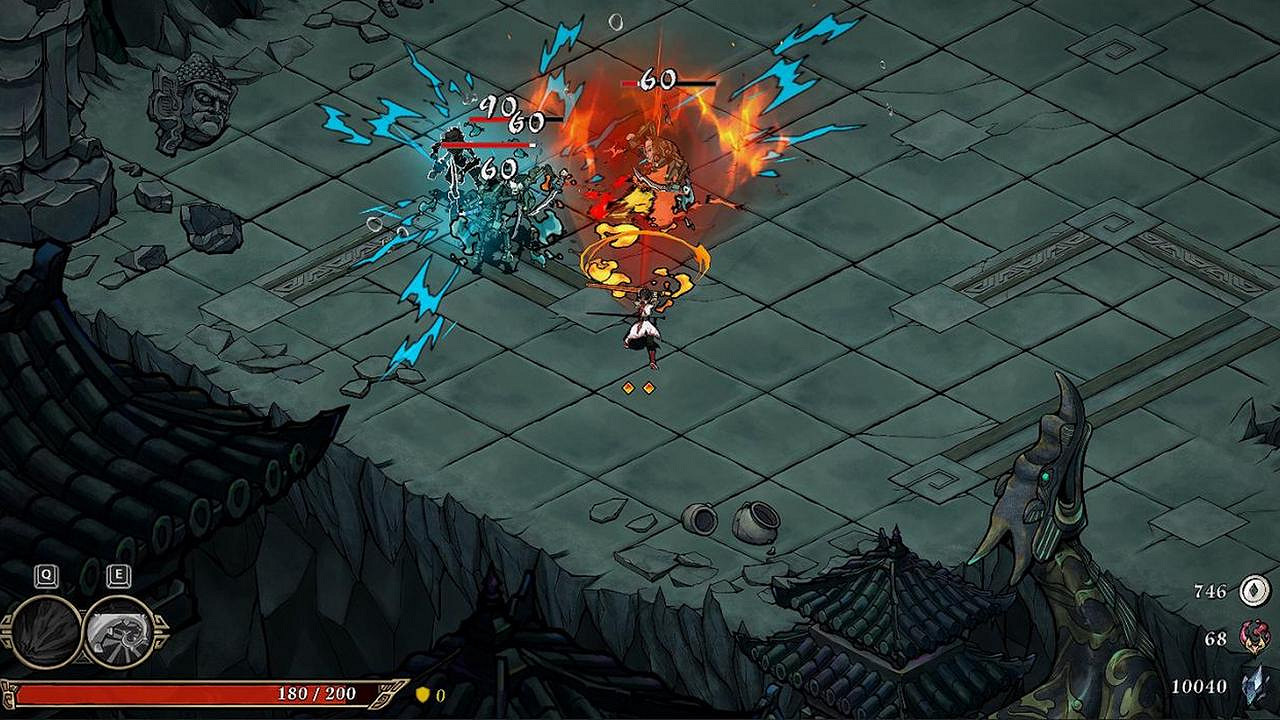Click the 746 coin counter number

click(x=1210, y=589)
